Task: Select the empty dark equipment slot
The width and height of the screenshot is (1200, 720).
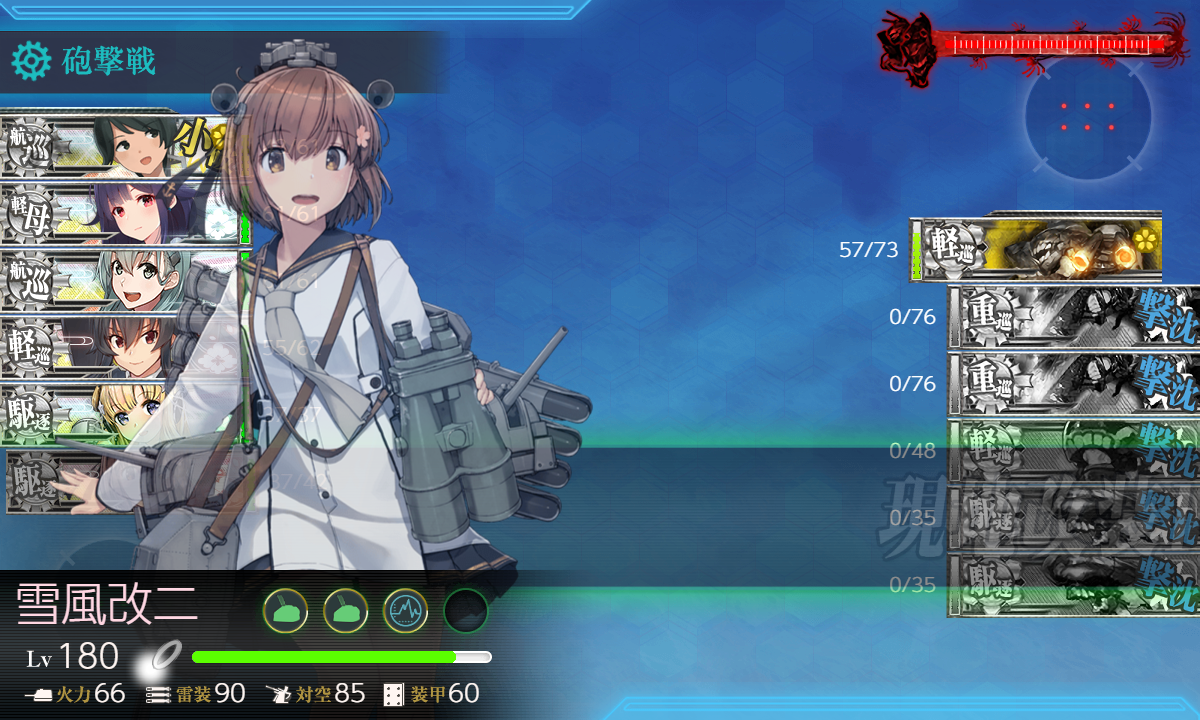Action: pyautogui.click(x=465, y=609)
